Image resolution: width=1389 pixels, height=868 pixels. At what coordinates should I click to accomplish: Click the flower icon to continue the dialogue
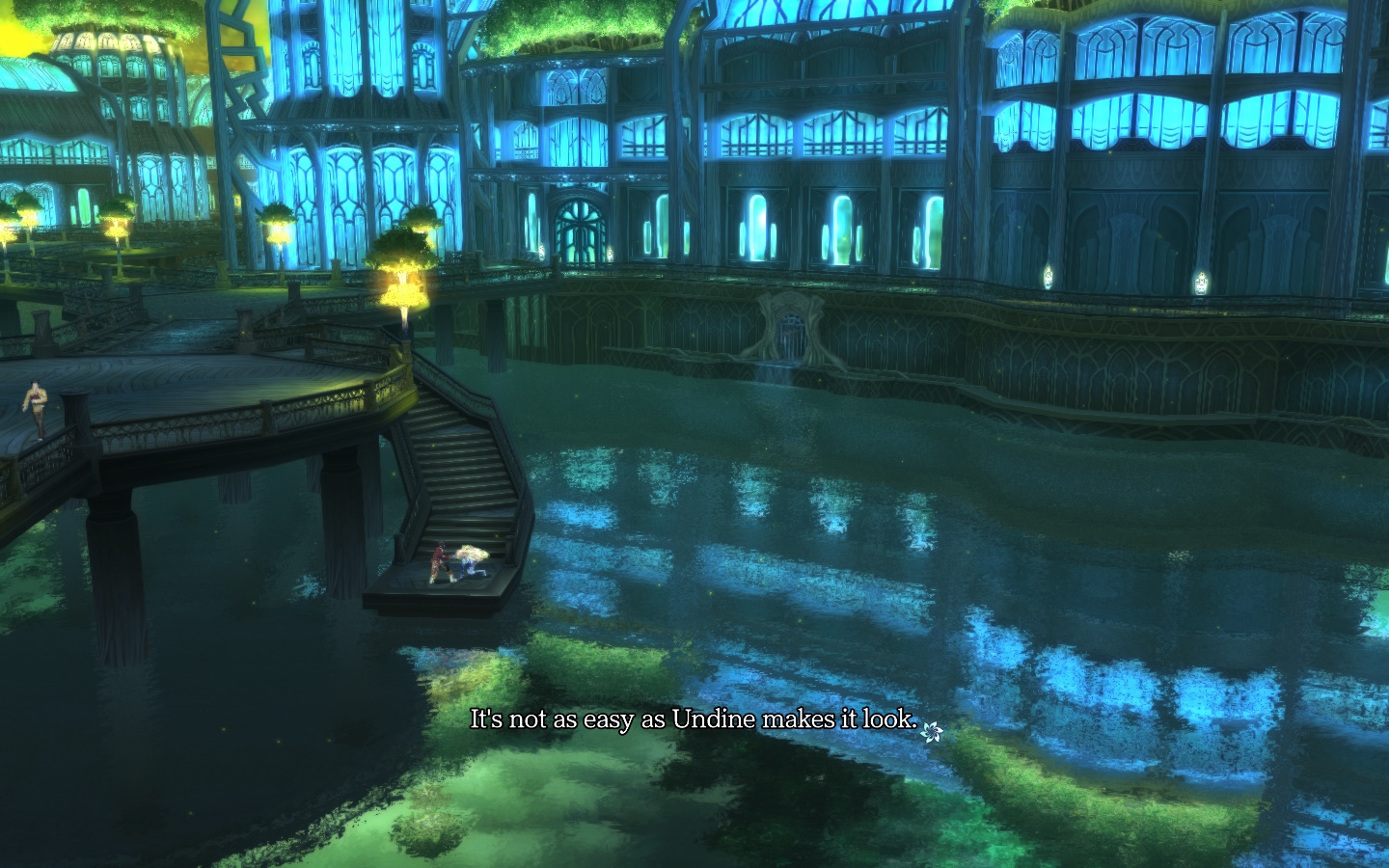coord(931,732)
